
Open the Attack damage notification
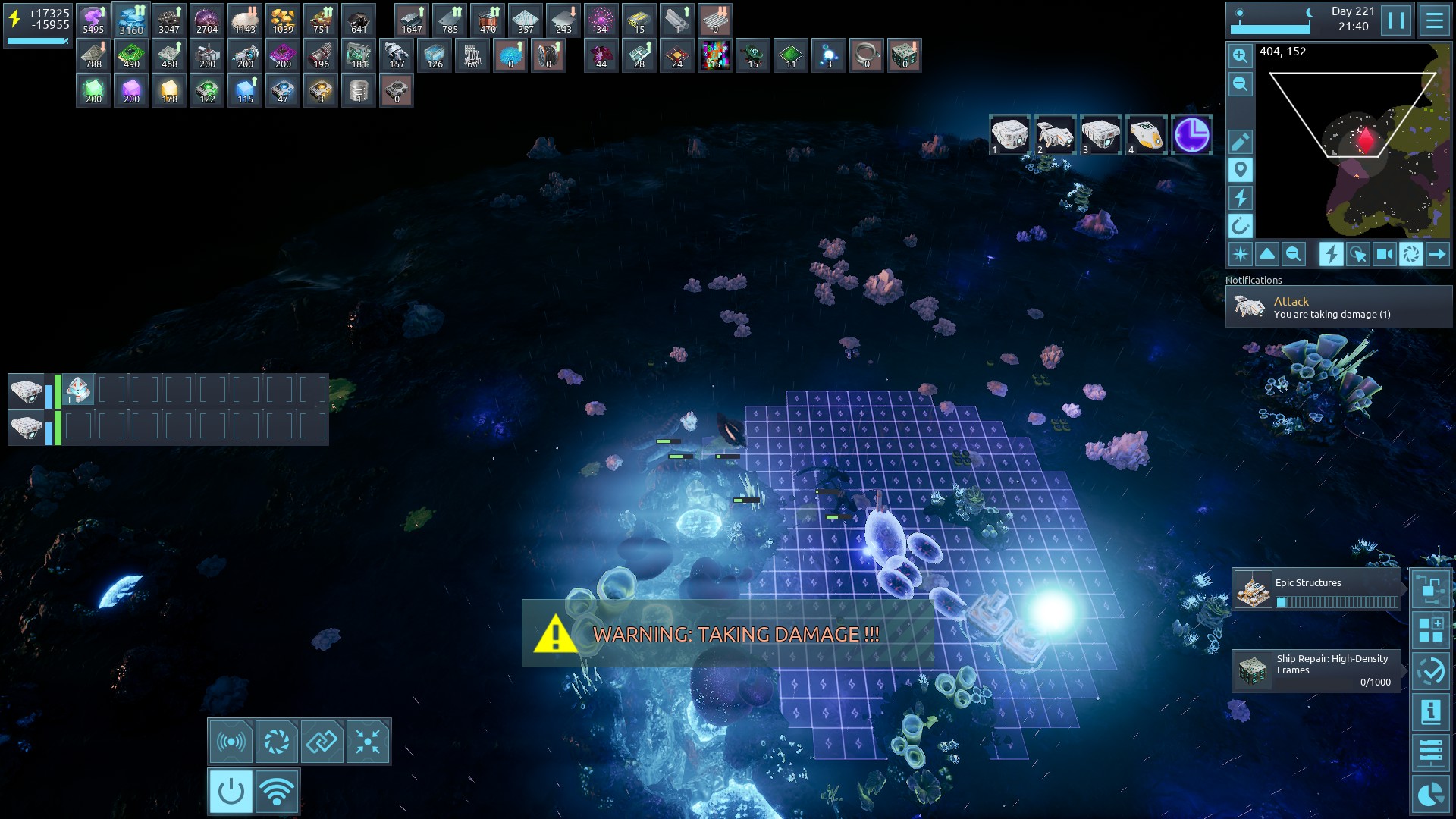(1338, 307)
